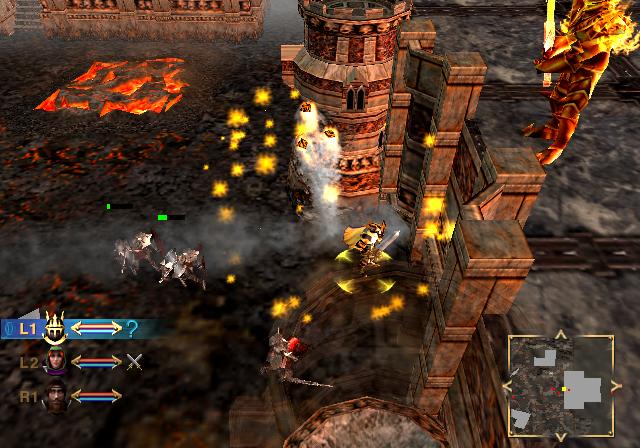Click the crossed swords attack icon
640x448 pixels.
tap(134, 361)
